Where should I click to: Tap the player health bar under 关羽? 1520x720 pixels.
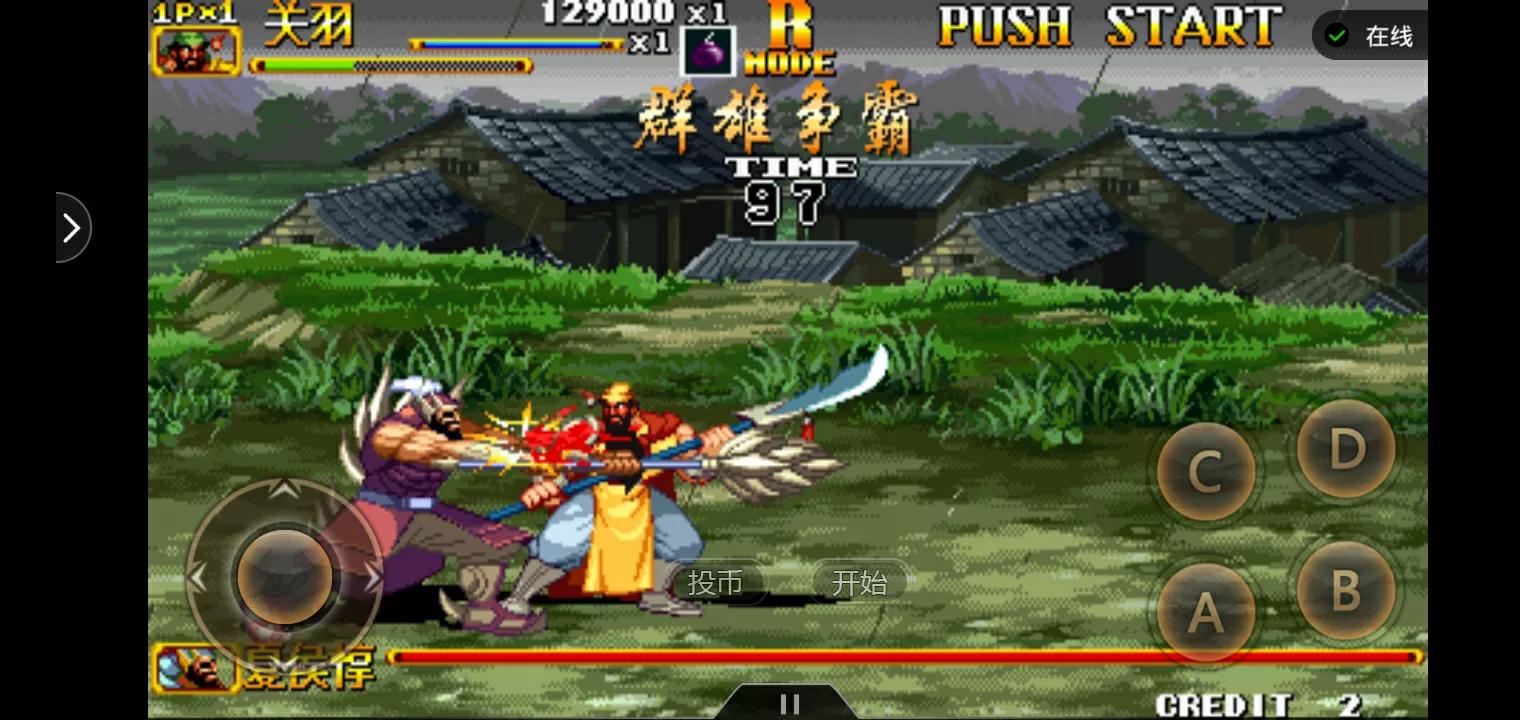(390, 66)
